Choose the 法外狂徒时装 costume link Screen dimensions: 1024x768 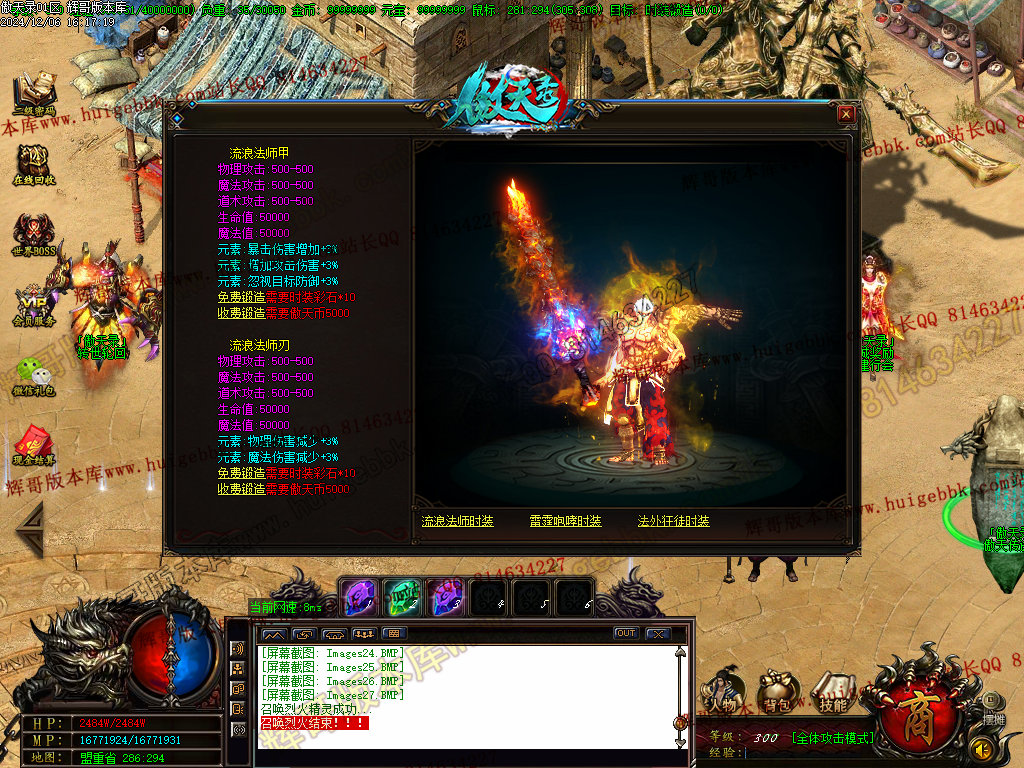pos(674,521)
